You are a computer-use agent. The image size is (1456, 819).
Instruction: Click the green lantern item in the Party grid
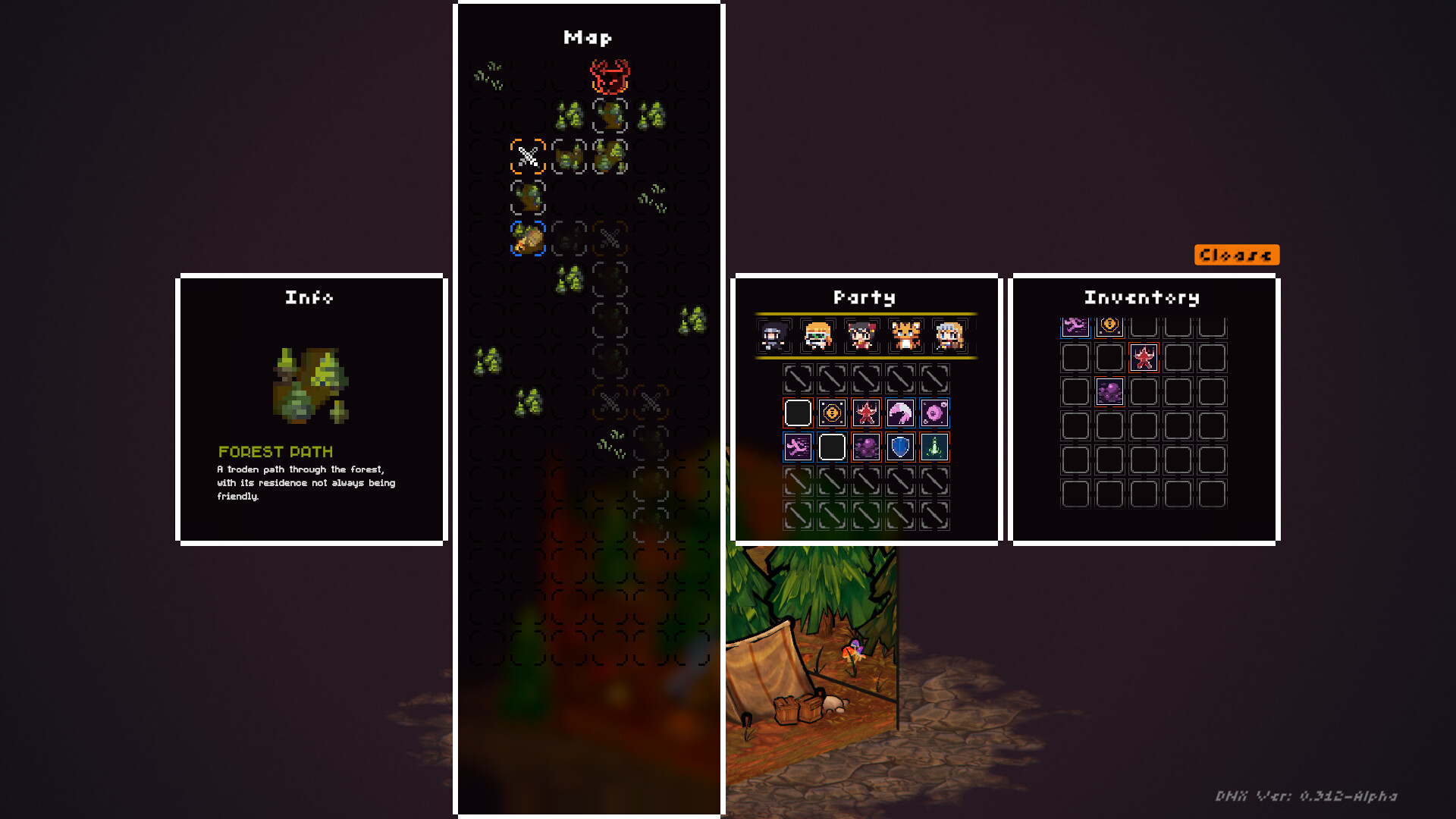click(934, 447)
